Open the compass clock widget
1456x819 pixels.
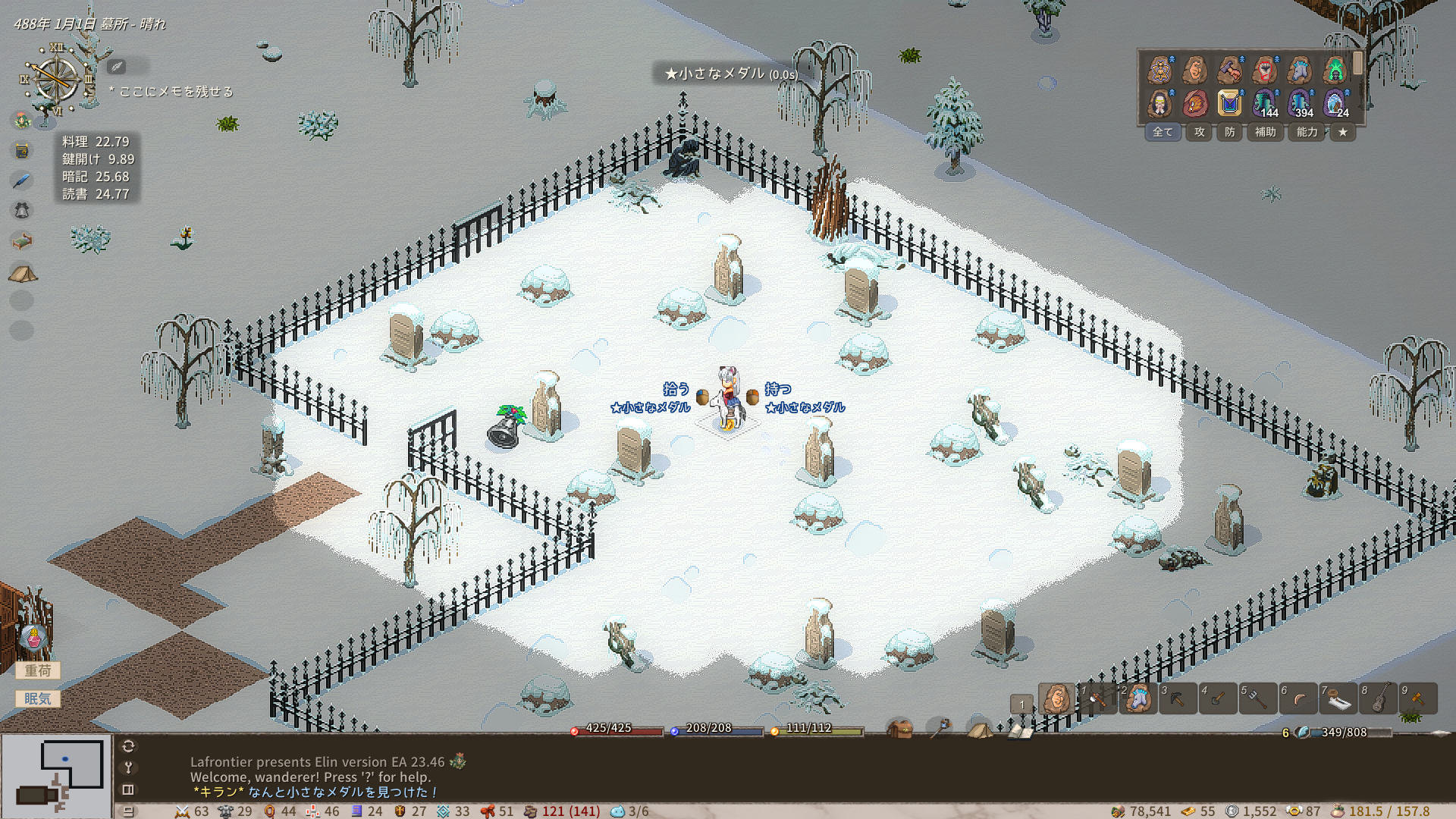point(55,80)
